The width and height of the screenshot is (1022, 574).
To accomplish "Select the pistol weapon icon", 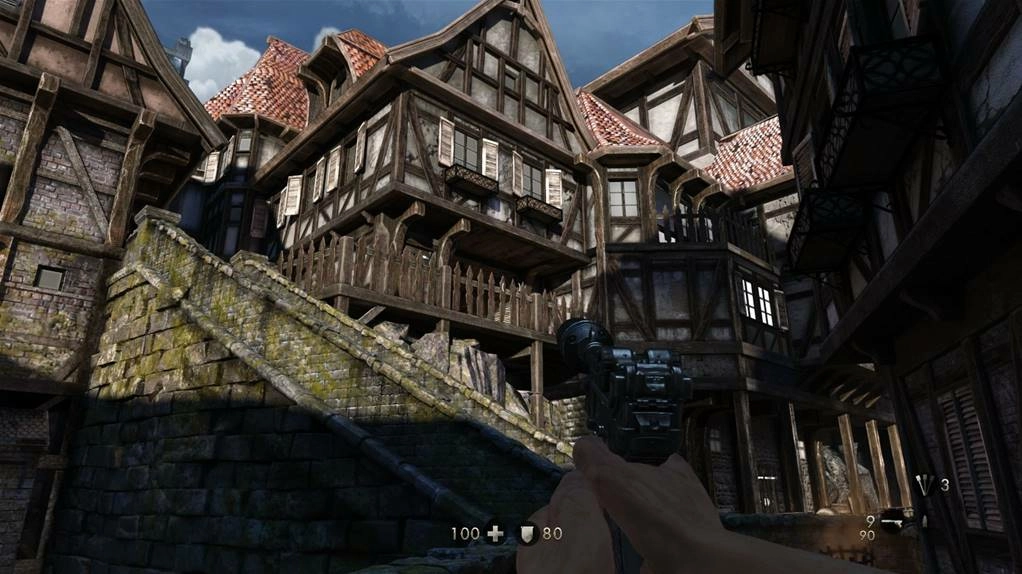I will pyautogui.click(x=895, y=522).
